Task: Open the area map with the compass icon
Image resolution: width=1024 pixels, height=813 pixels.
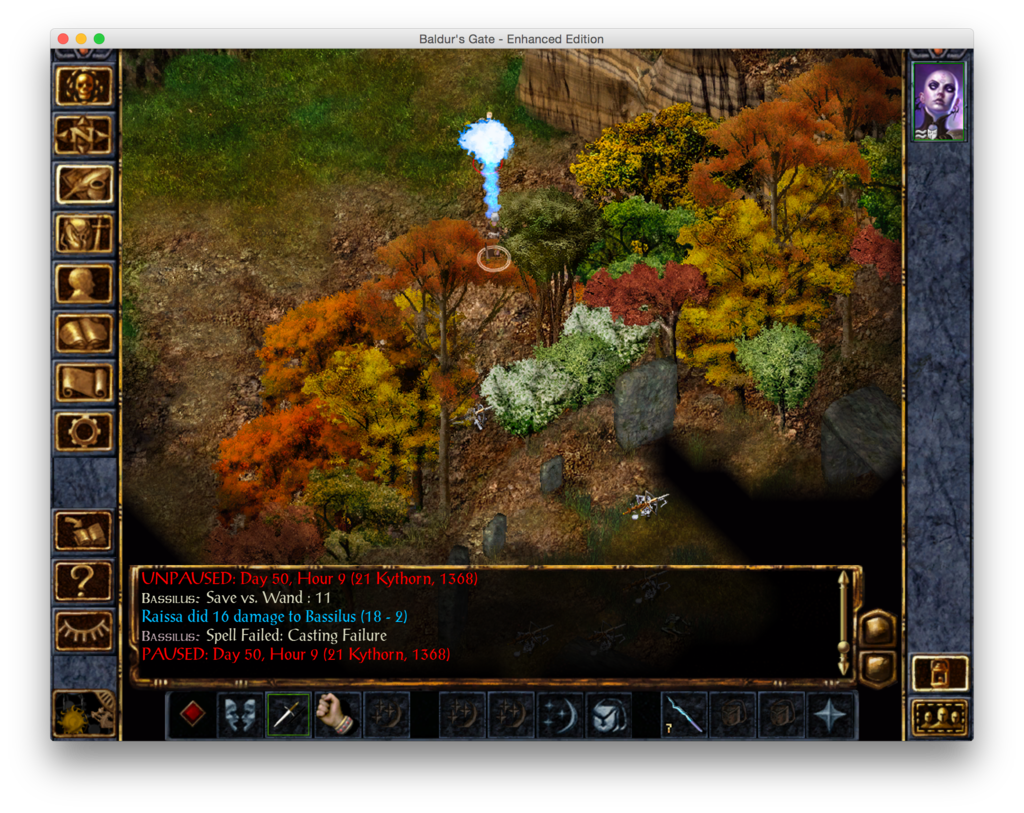Action: 83,135
